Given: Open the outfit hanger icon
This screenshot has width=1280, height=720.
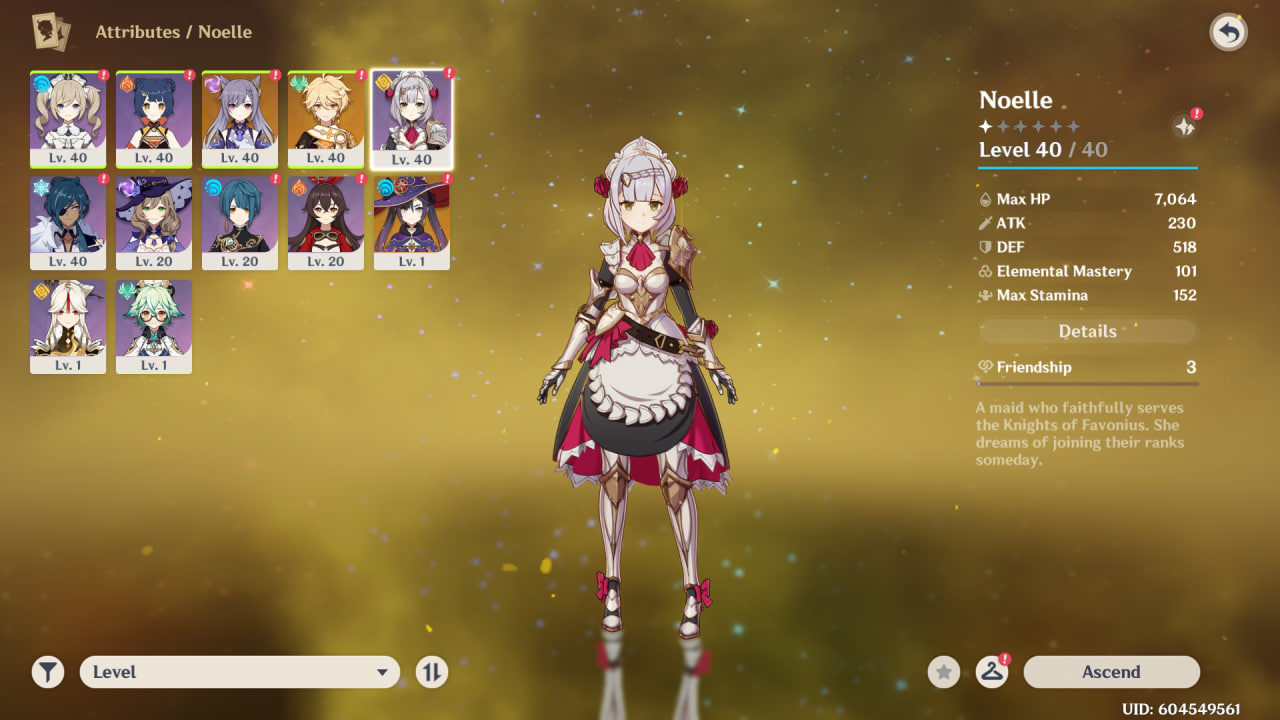Looking at the screenshot, I should pyautogui.click(x=991, y=672).
